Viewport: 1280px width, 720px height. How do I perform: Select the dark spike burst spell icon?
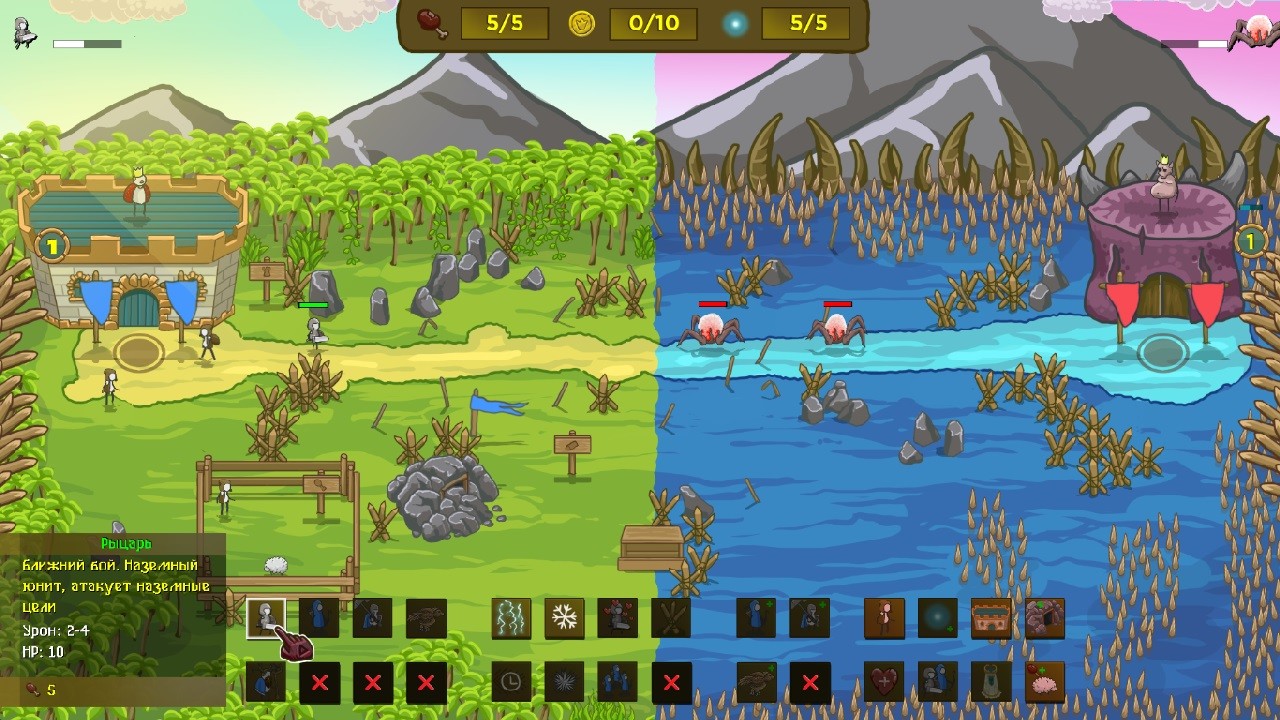point(565,683)
